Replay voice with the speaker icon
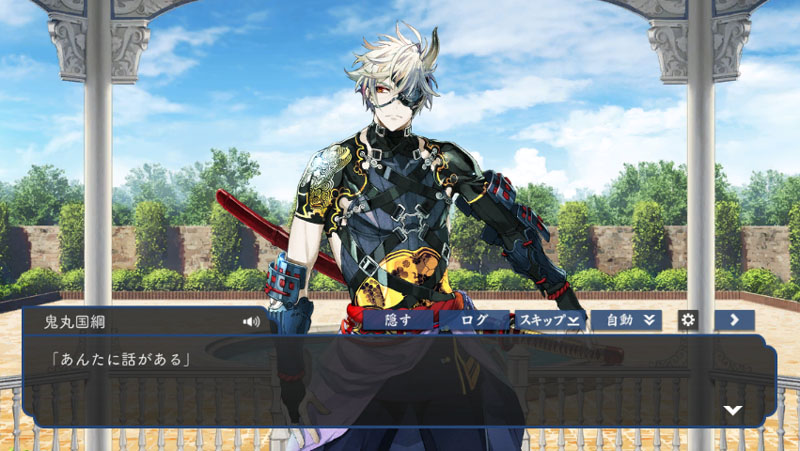800x451 pixels. pos(251,322)
